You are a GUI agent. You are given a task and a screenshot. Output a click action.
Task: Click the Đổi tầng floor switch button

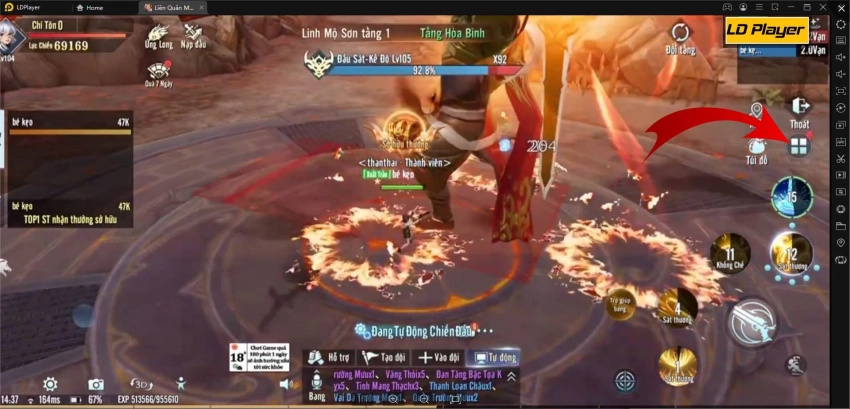coord(679,35)
